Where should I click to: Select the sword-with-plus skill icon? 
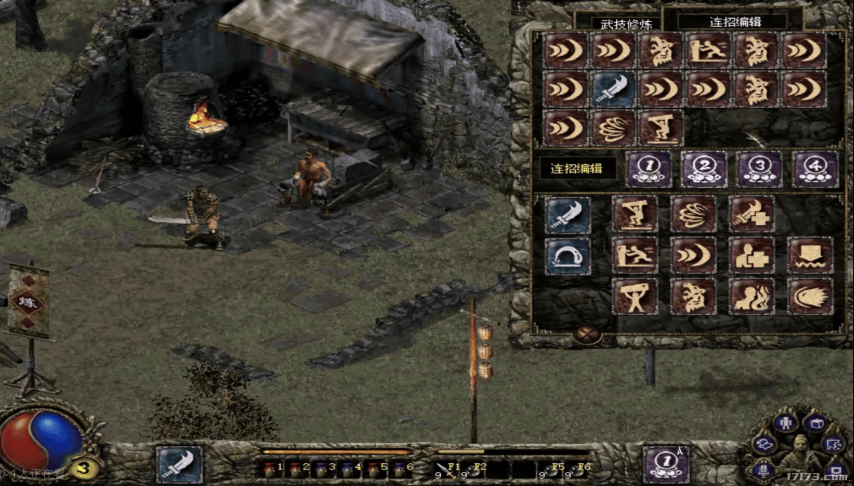tap(751, 214)
